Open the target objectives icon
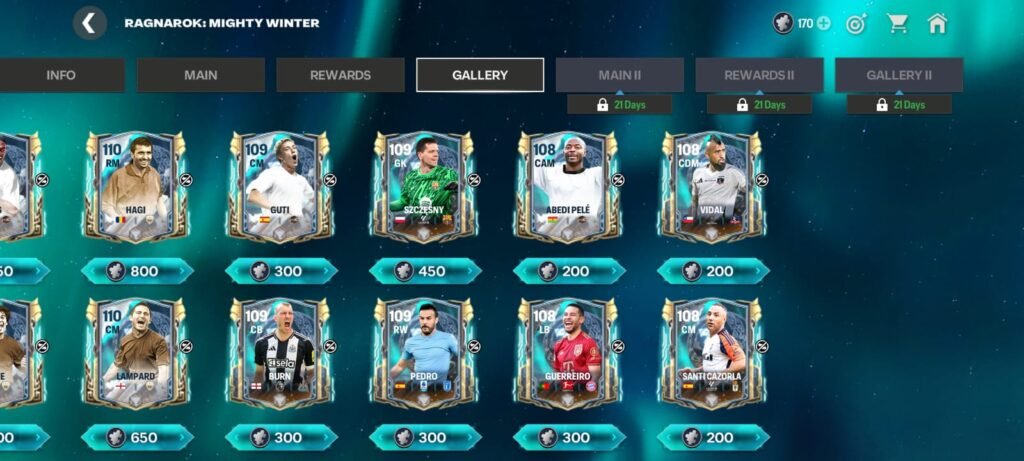1024x461 pixels. tap(856, 23)
